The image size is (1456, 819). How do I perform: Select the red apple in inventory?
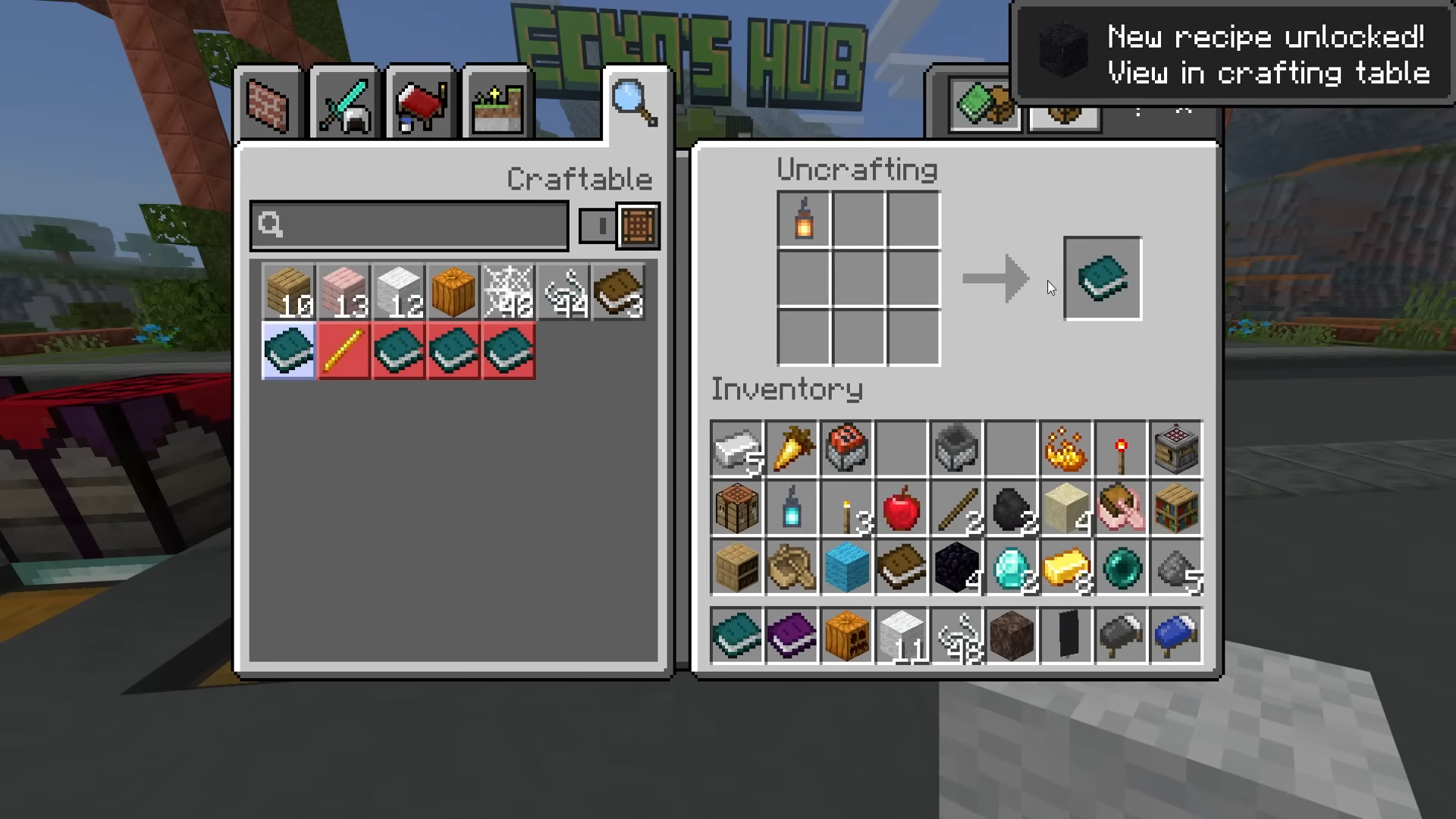coord(902,508)
